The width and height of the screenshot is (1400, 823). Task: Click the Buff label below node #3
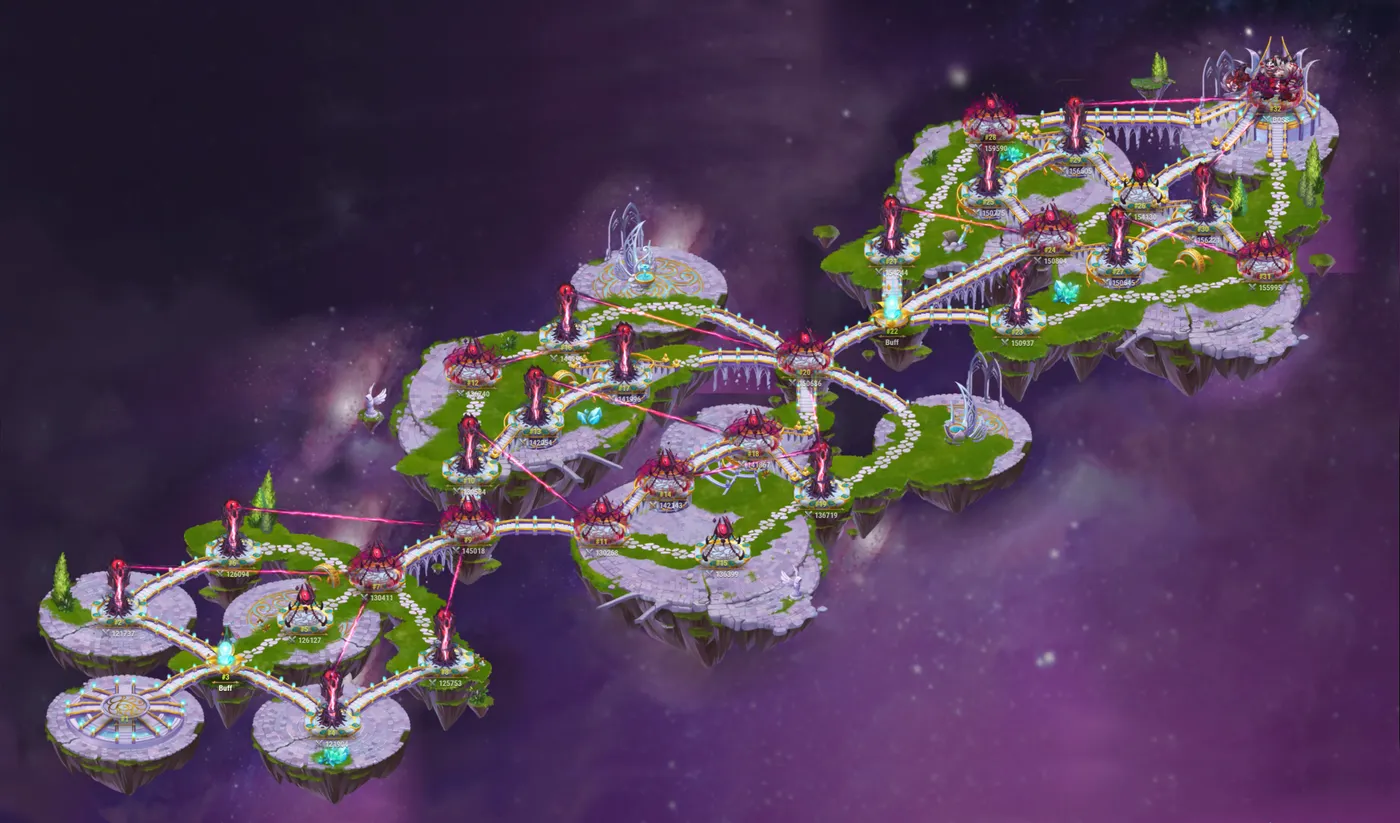point(225,688)
